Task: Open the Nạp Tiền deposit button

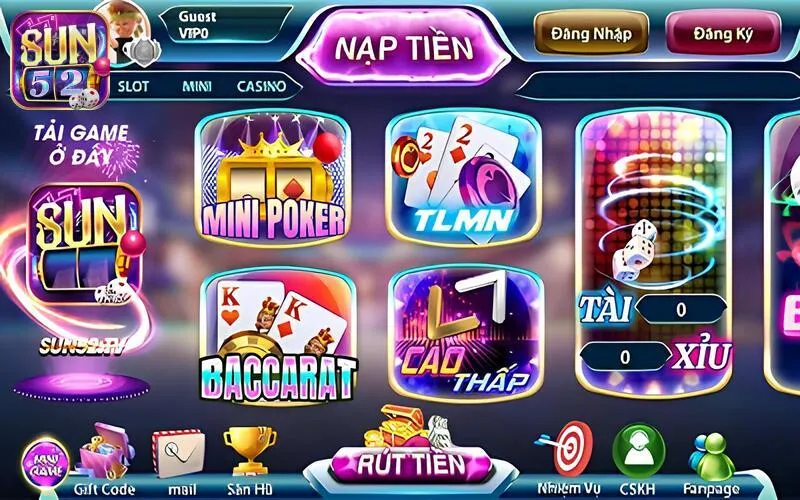Action: tap(401, 46)
